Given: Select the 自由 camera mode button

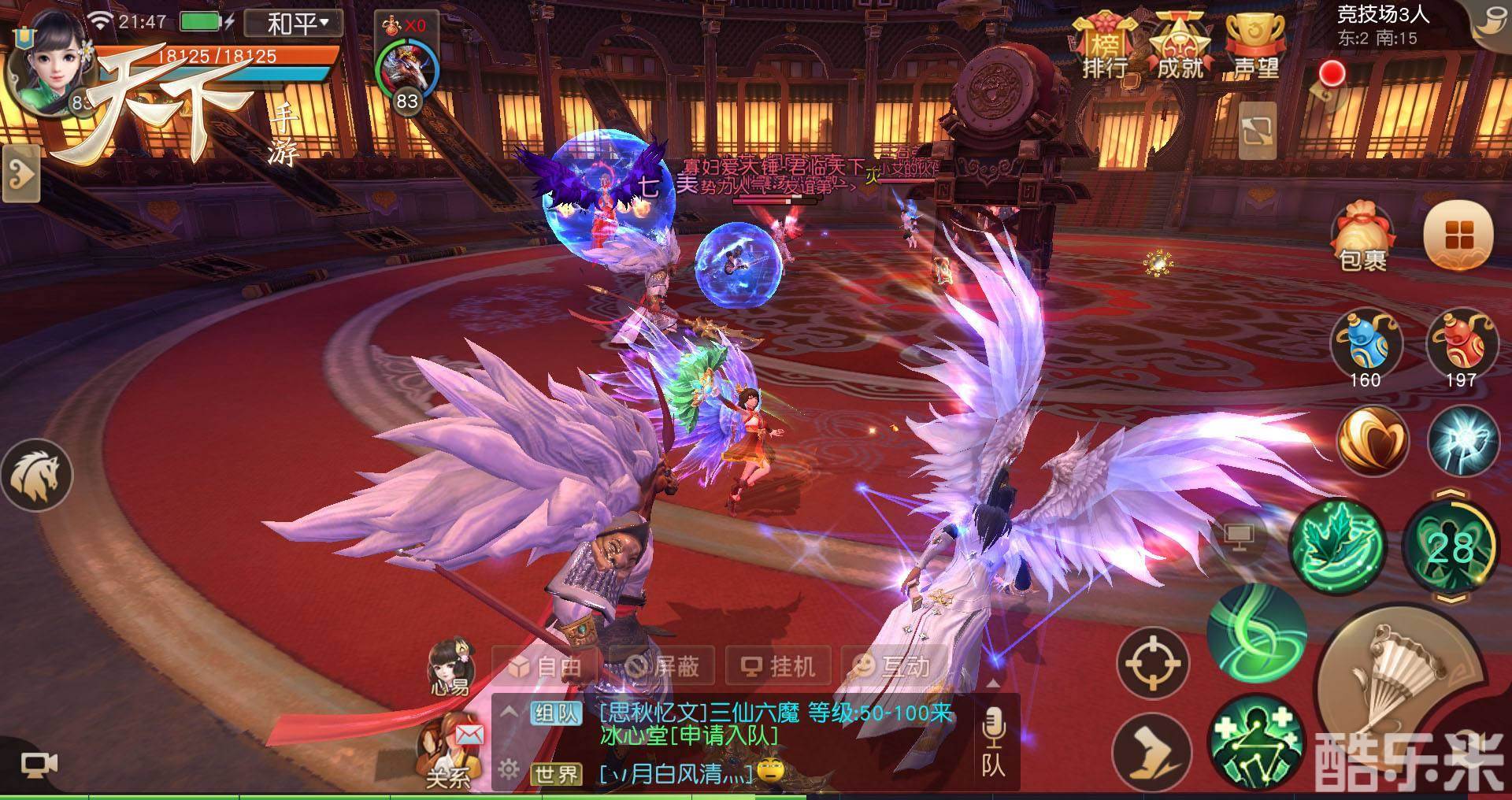Looking at the screenshot, I should (x=547, y=667).
